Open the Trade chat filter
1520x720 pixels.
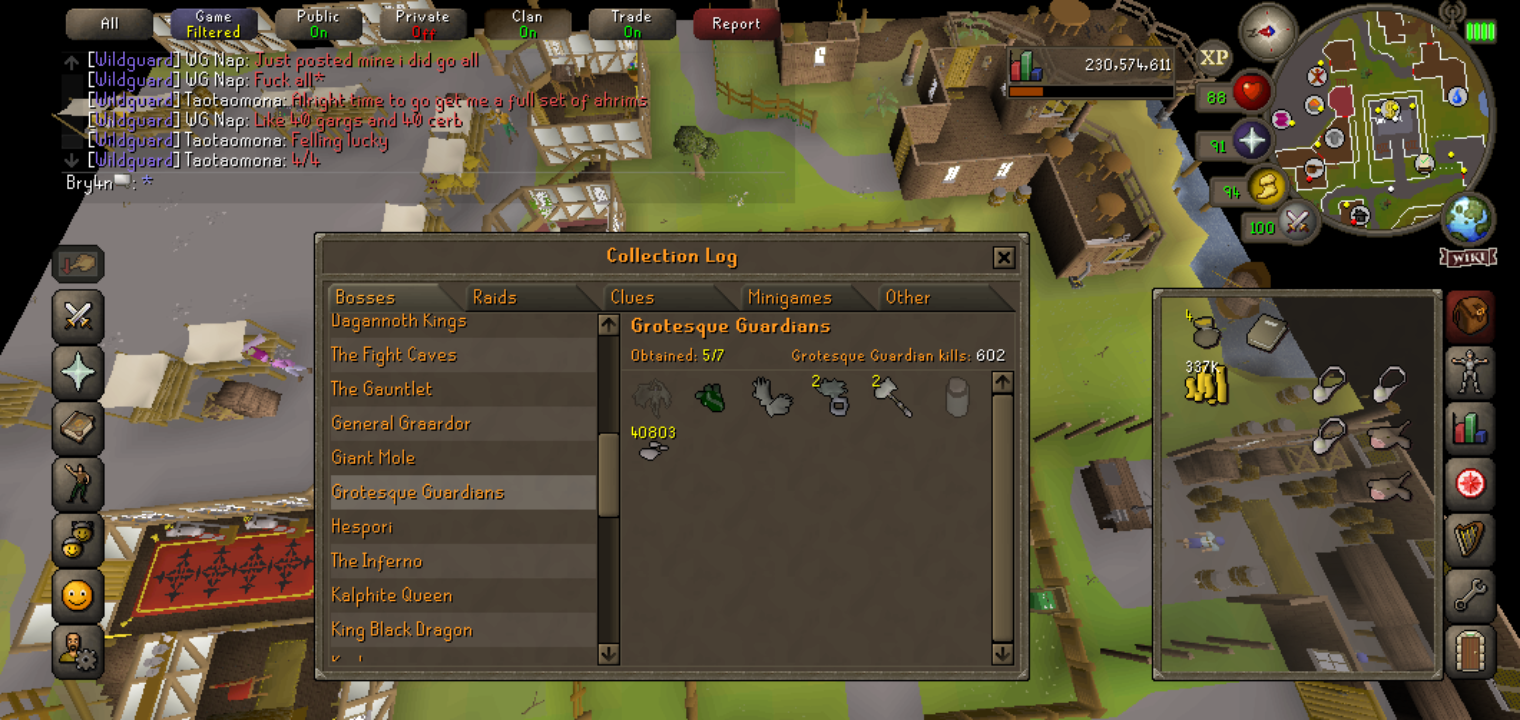point(631,24)
